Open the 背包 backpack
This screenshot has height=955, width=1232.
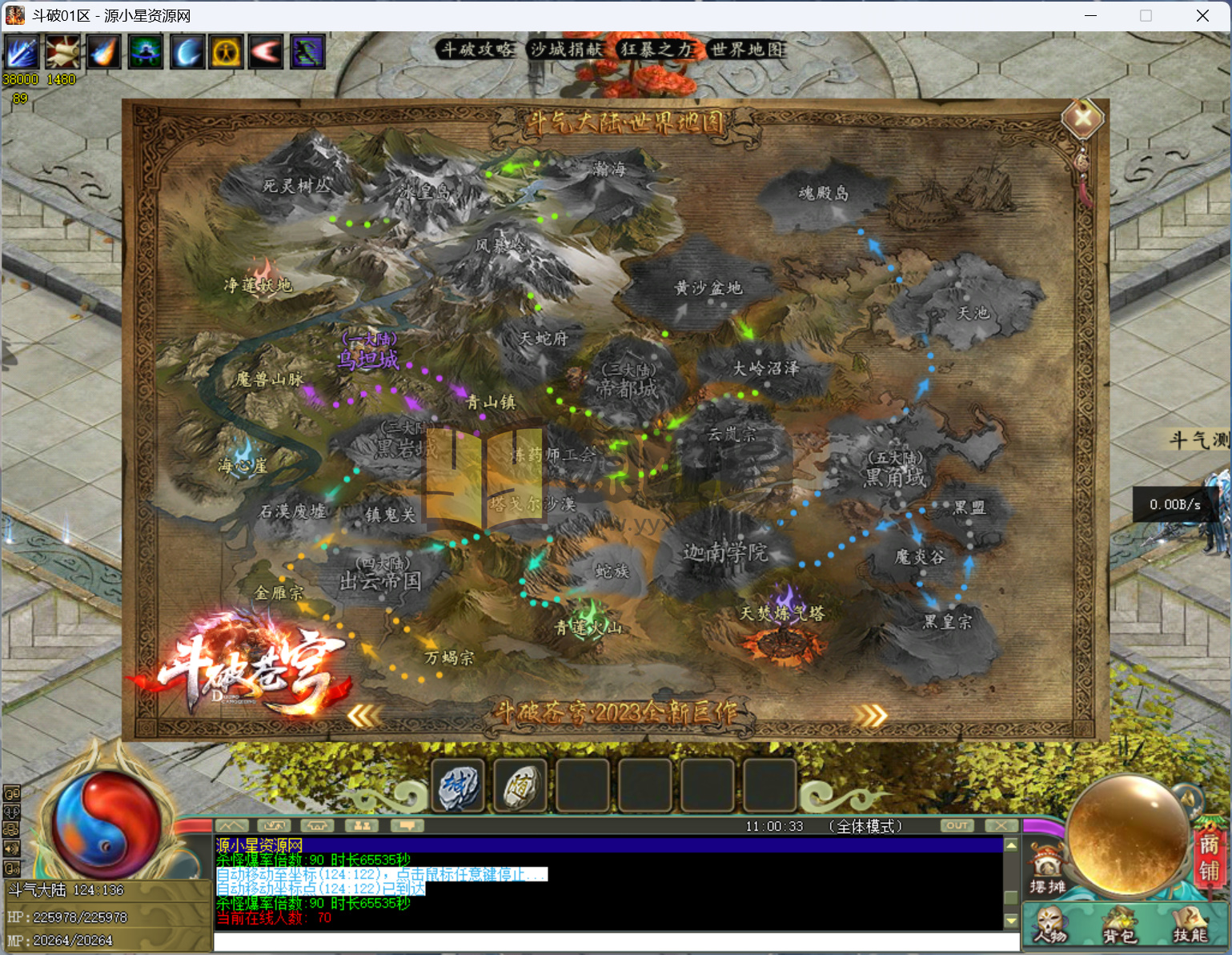1120,925
